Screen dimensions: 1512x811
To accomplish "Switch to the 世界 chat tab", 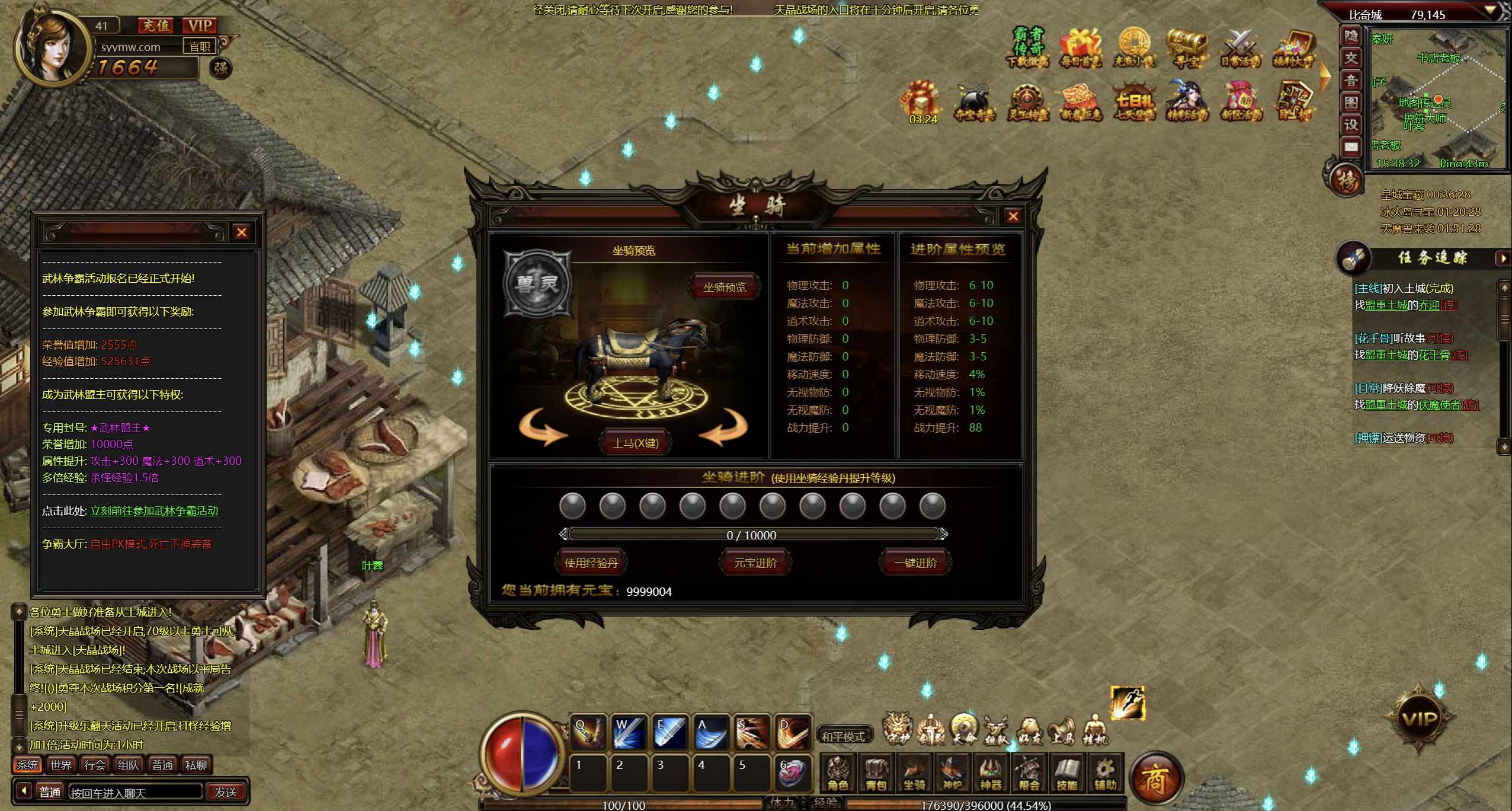I will [x=61, y=765].
